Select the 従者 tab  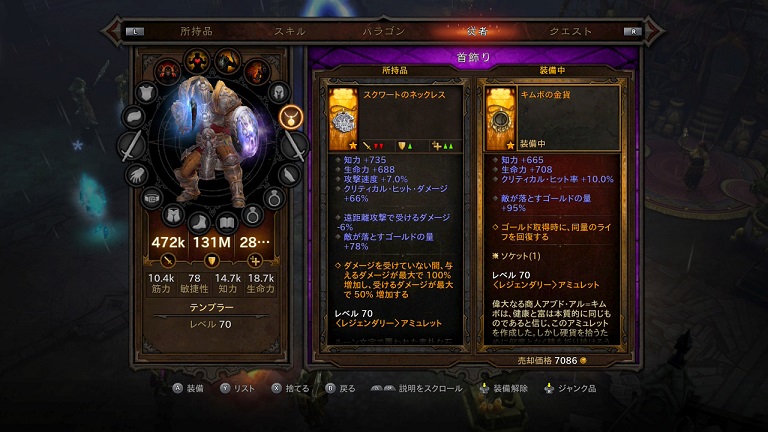478,31
